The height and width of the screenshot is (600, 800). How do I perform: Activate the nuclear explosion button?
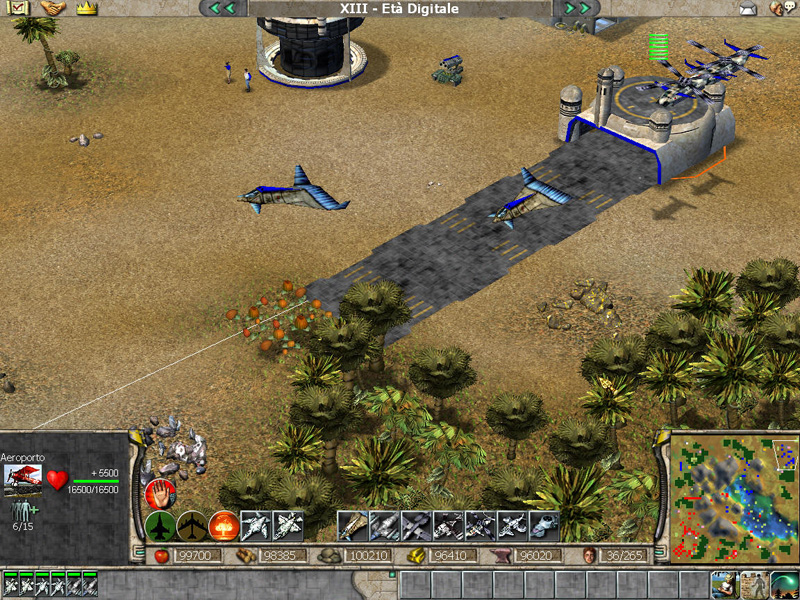click(224, 525)
